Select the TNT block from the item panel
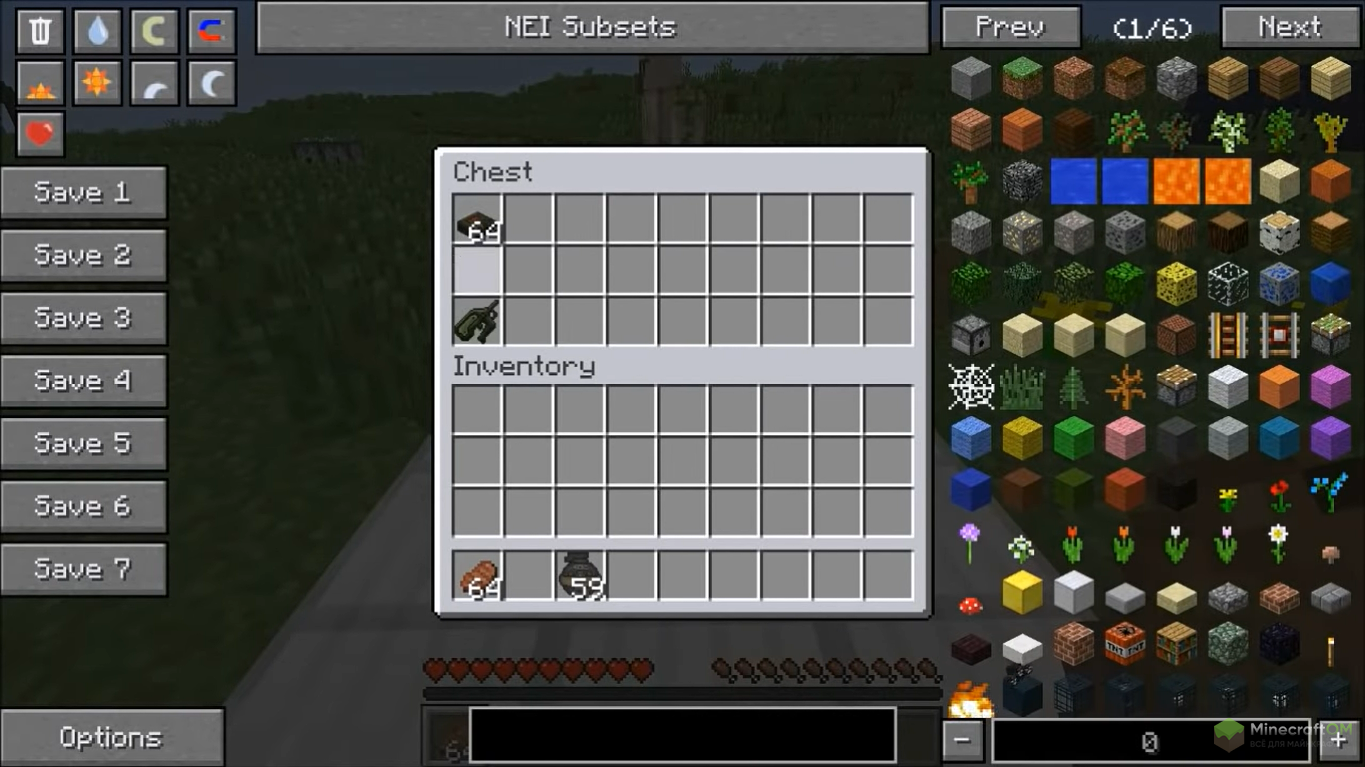The height and width of the screenshot is (767, 1365). [x=1125, y=643]
